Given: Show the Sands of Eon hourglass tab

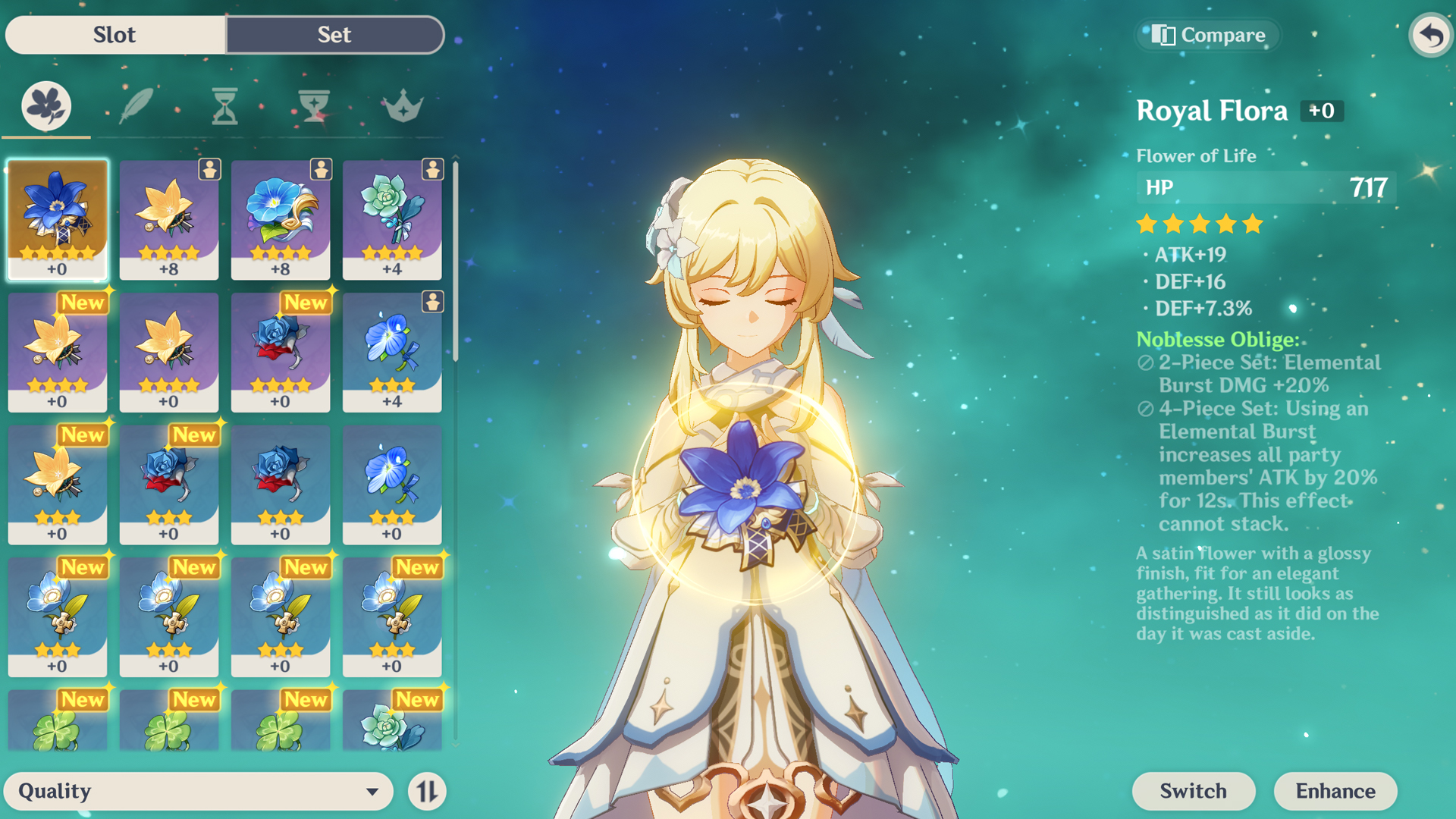Looking at the screenshot, I should click(224, 106).
